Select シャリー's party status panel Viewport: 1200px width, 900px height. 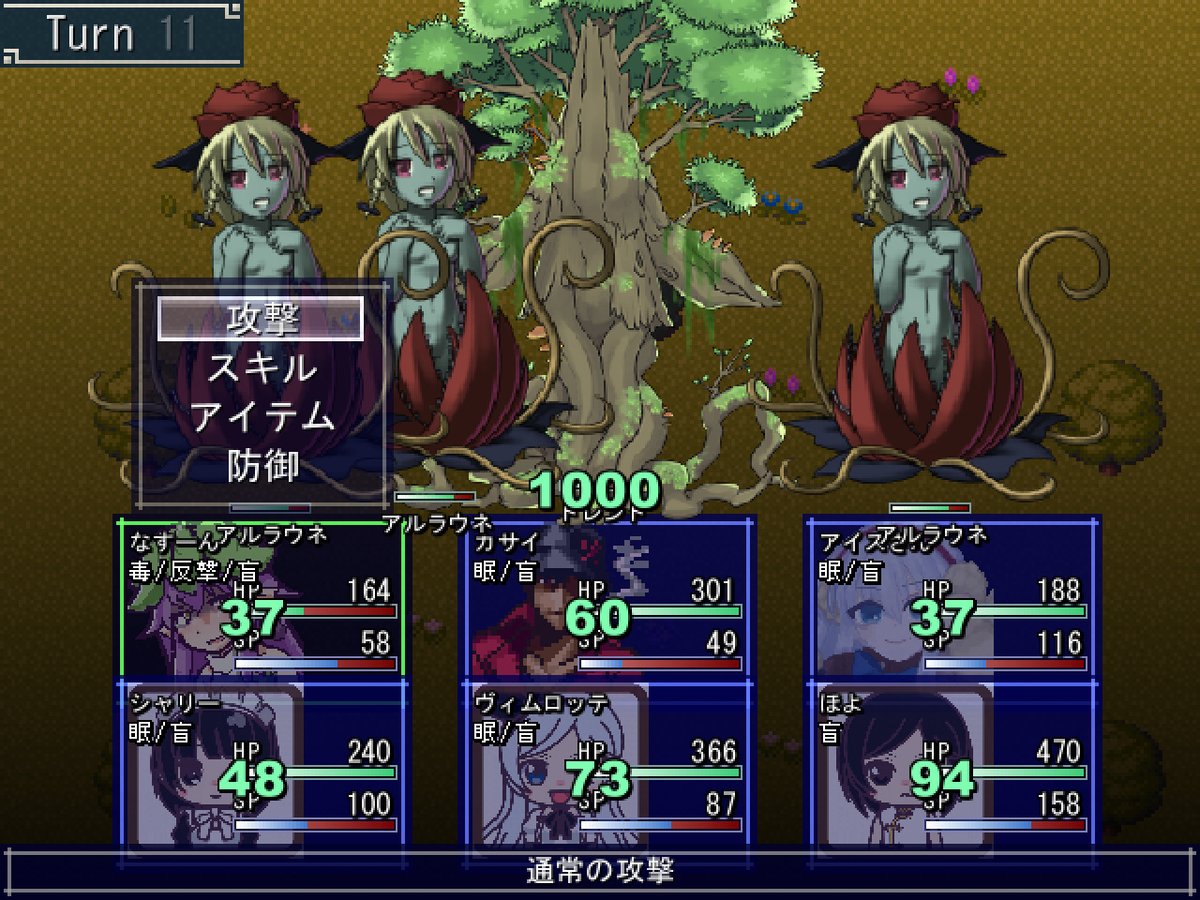pyautogui.click(x=260, y=763)
